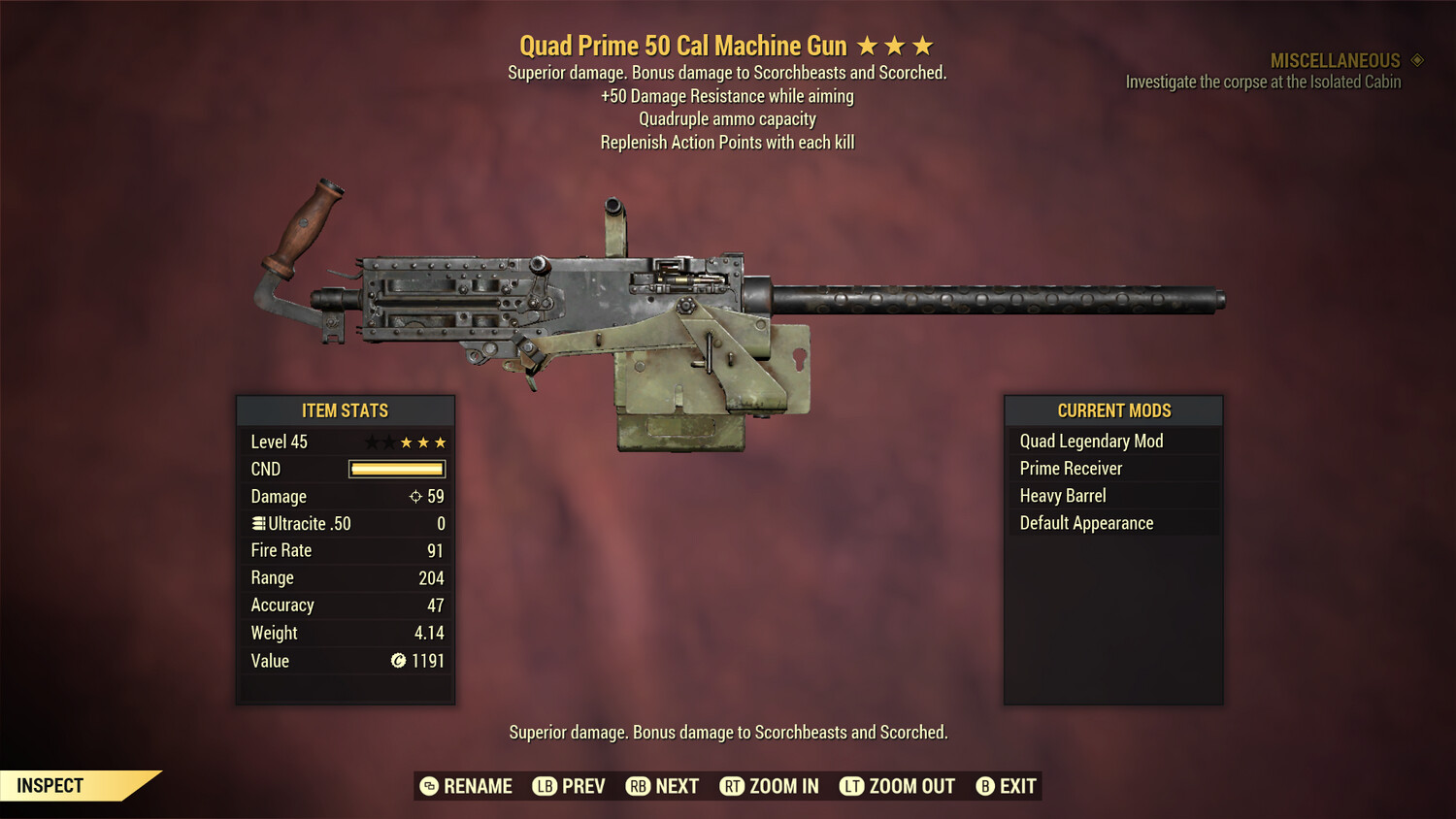This screenshot has width=1456, height=819.
Task: Click the ITEM STATS panel header
Action: coord(345,410)
